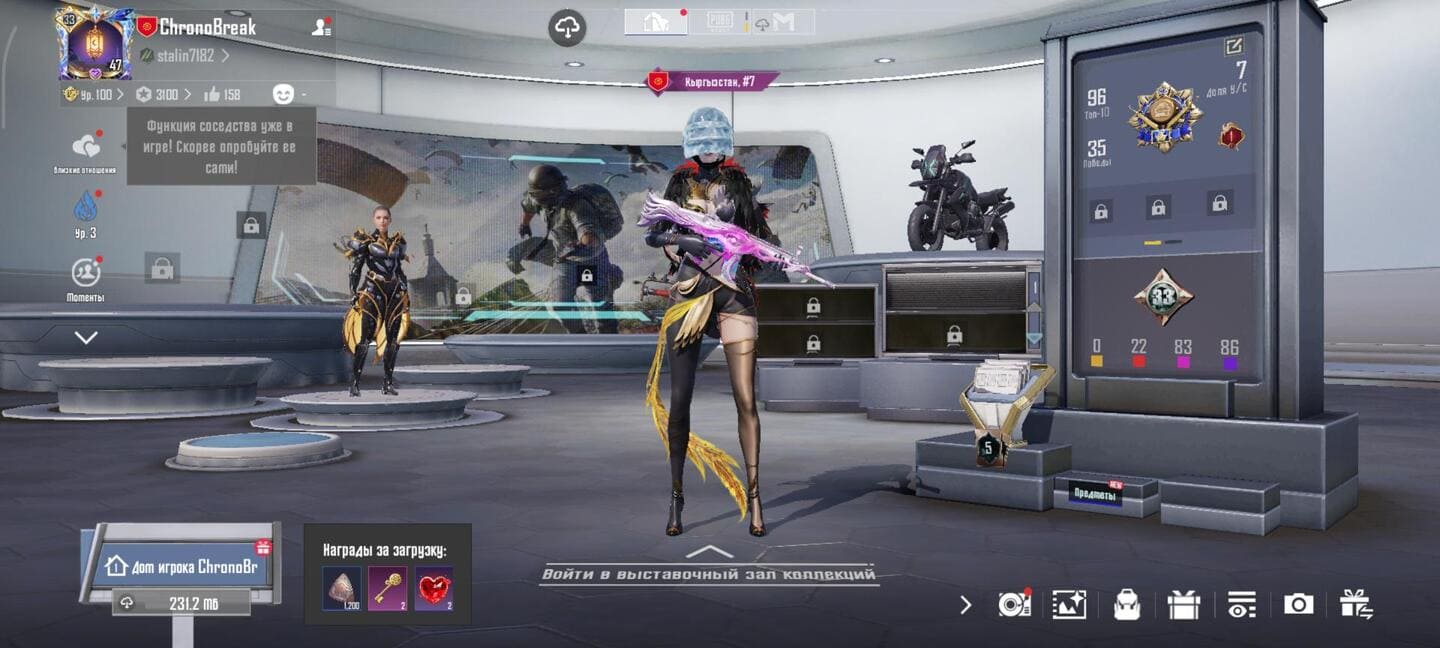Open the Моменты moments icon
Screen dimensions: 1440x648
[x=86, y=272]
